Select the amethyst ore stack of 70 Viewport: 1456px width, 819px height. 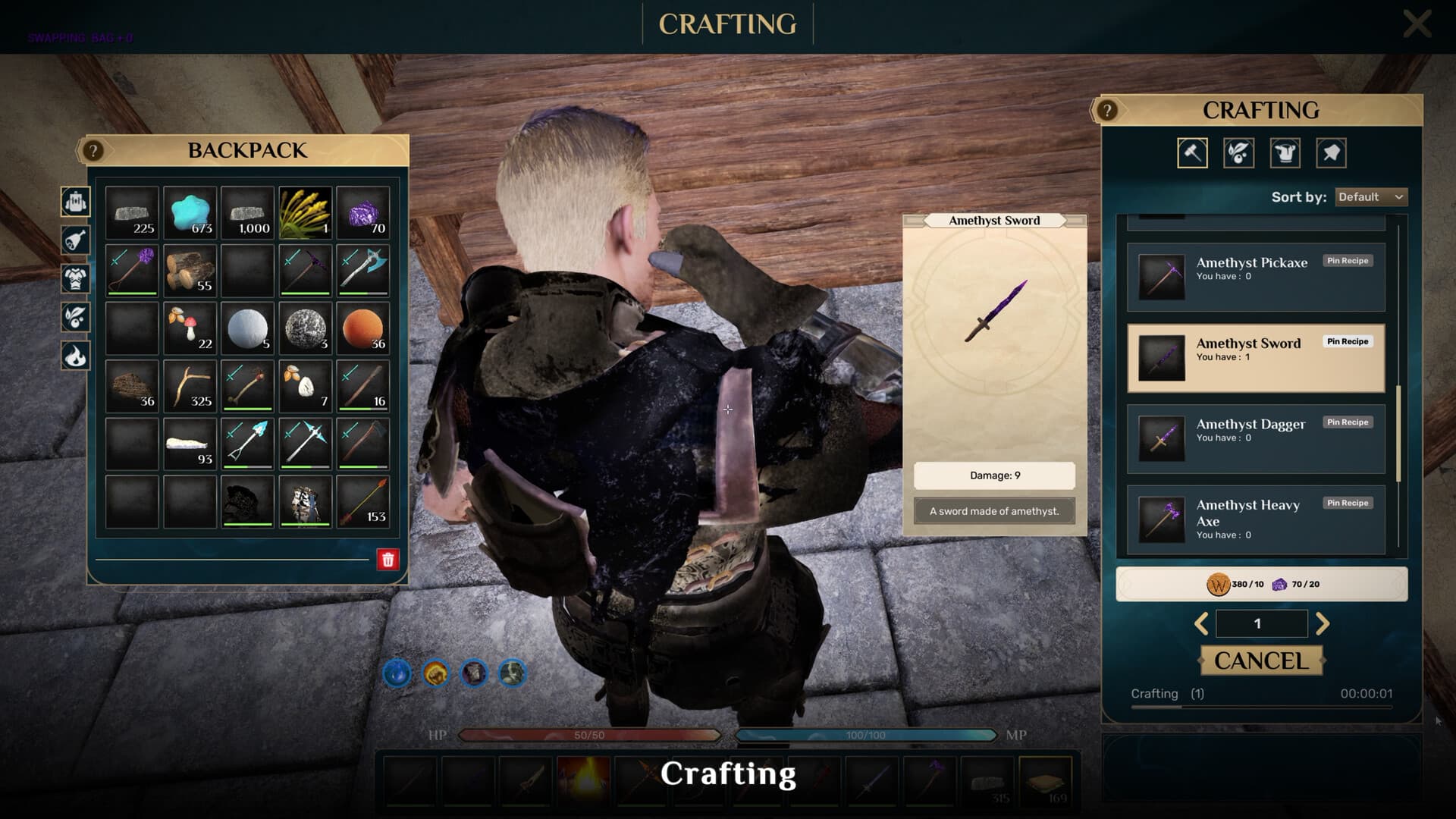(x=363, y=213)
